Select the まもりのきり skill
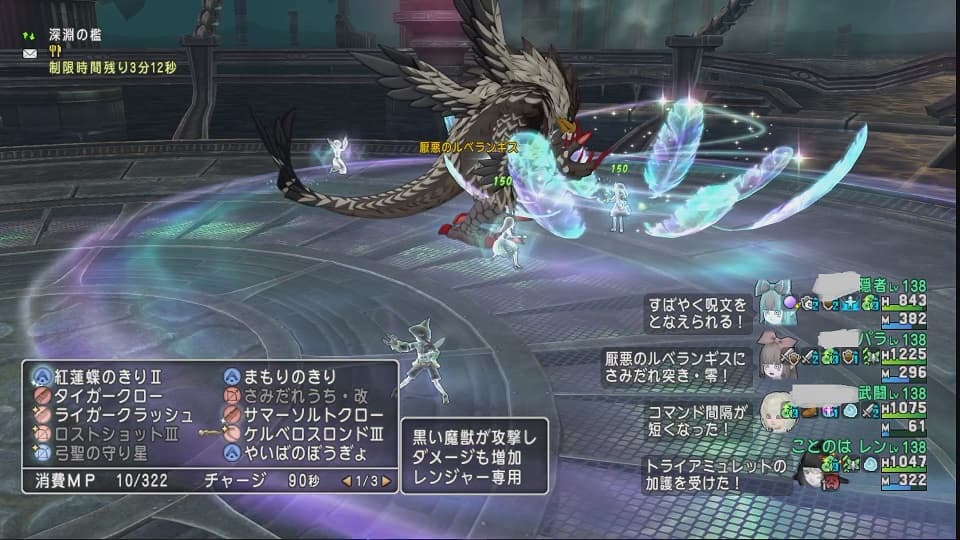This screenshot has width=960, height=540. [290, 377]
